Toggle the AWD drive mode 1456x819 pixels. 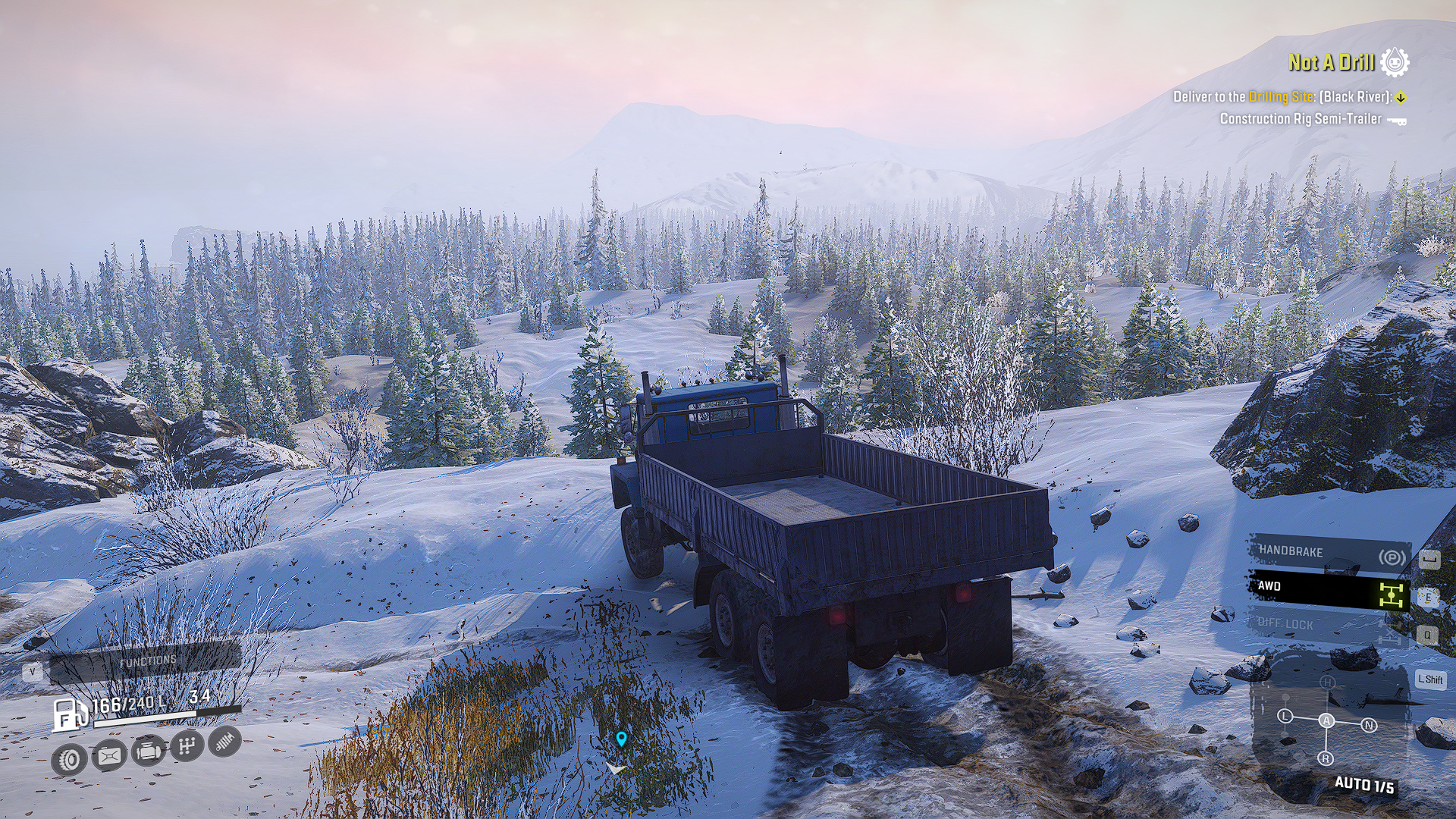[1329, 589]
